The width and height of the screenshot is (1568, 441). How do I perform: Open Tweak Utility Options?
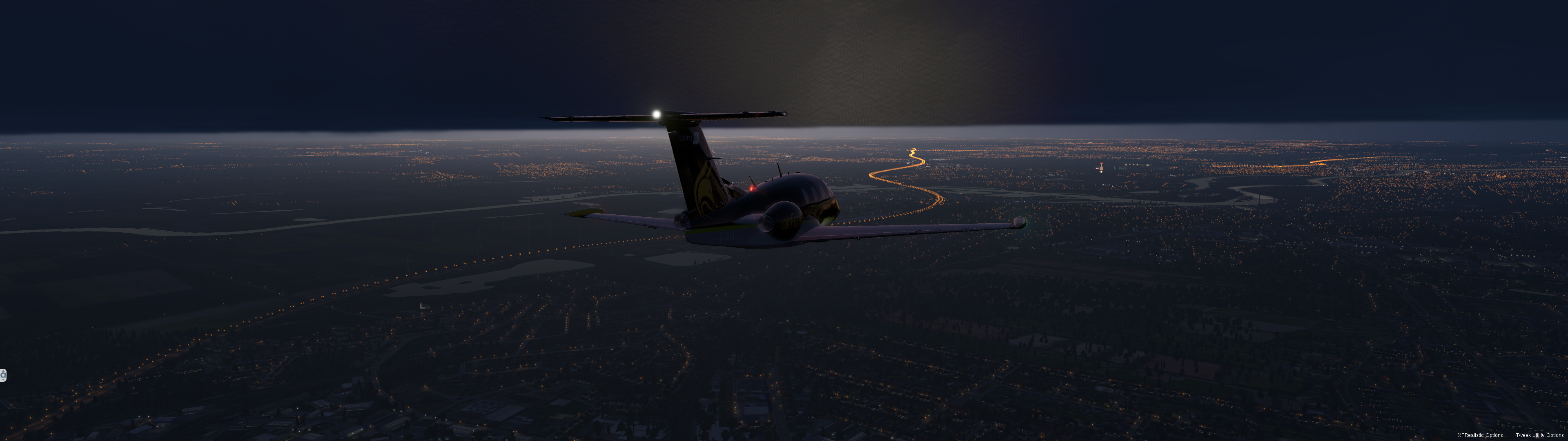point(1539,435)
